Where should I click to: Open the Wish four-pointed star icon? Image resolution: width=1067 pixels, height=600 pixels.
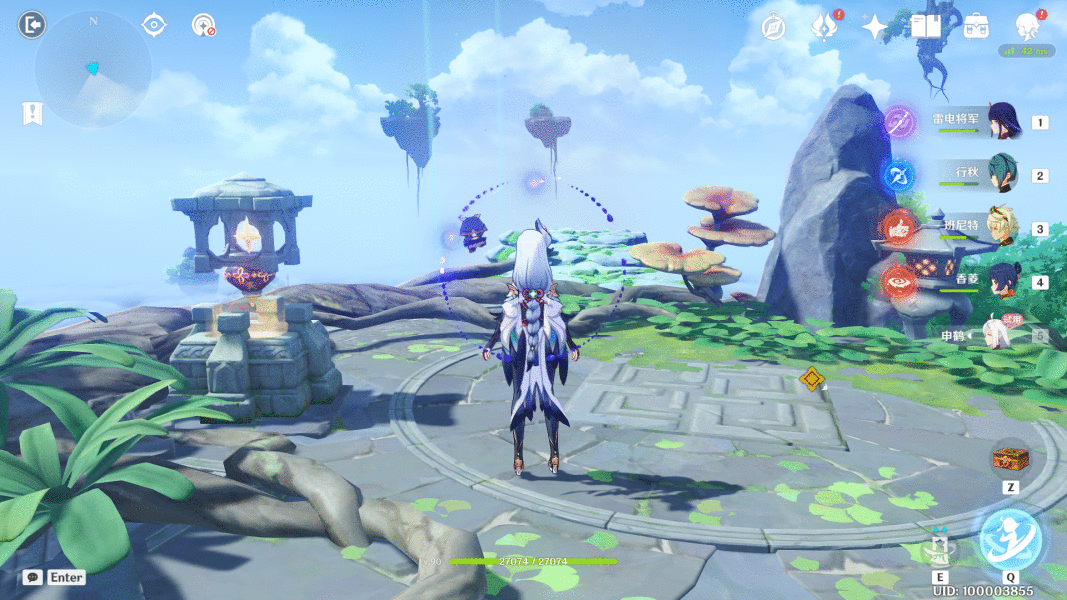pos(875,28)
